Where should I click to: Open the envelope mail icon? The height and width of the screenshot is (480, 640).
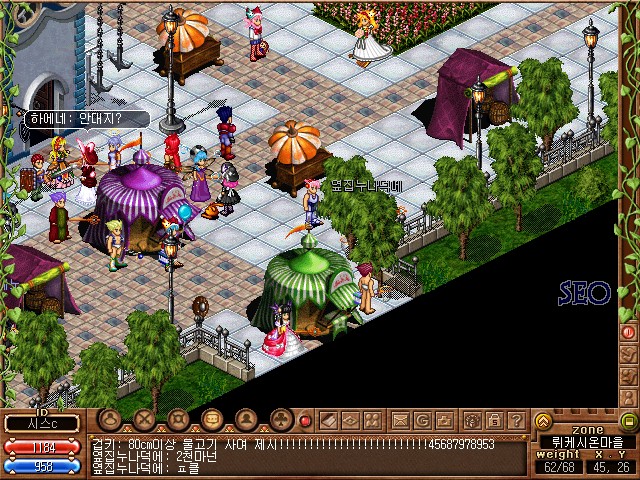coord(400,420)
